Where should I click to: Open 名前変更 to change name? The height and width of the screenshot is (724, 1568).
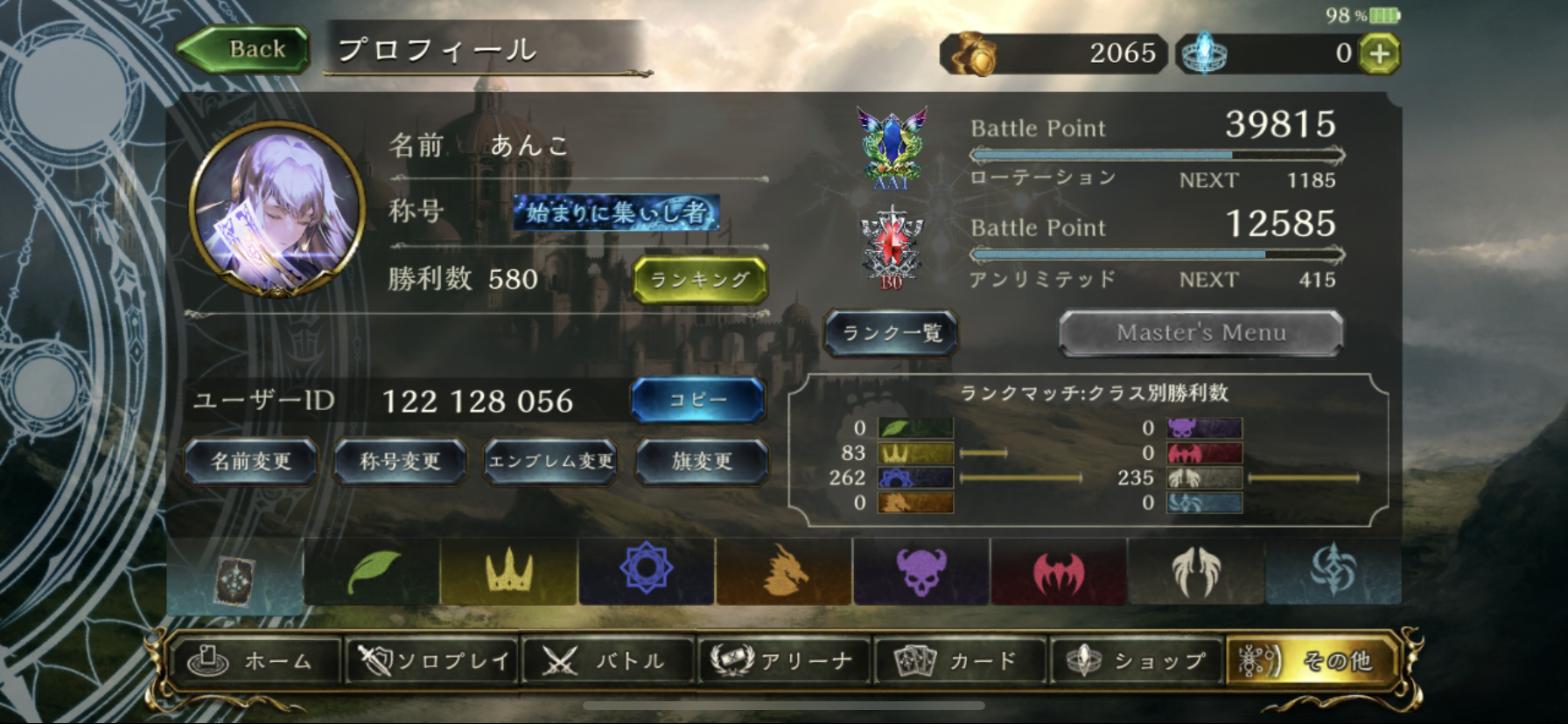[251, 461]
